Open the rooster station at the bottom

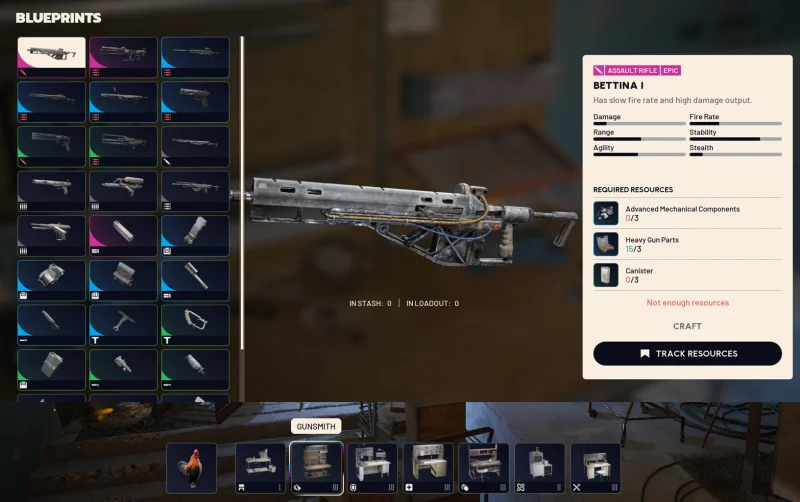tap(191, 468)
